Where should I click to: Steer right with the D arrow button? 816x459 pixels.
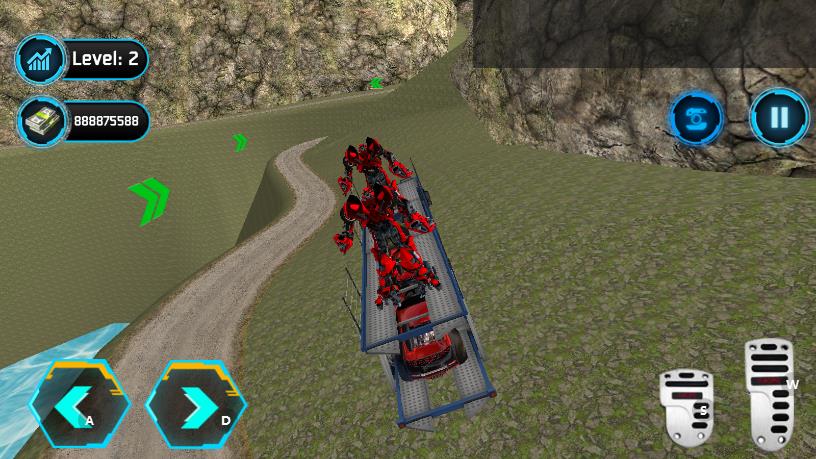pos(196,404)
